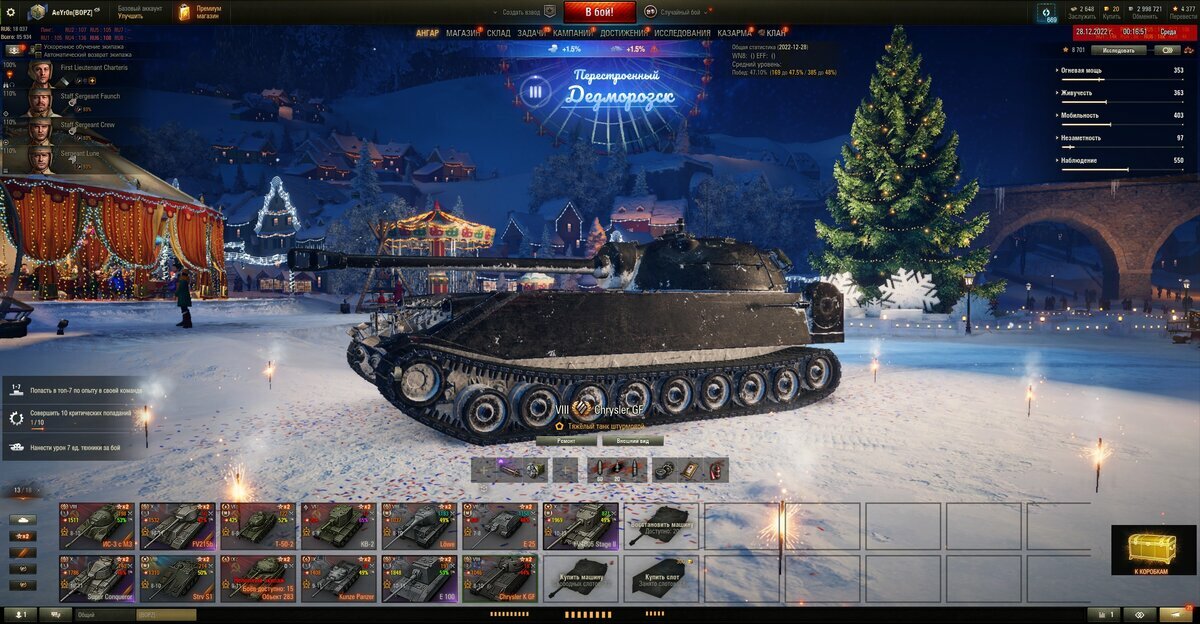Viewport: 1200px width, 624px height.
Task: Click the Ремонт button
Action: tap(565, 440)
